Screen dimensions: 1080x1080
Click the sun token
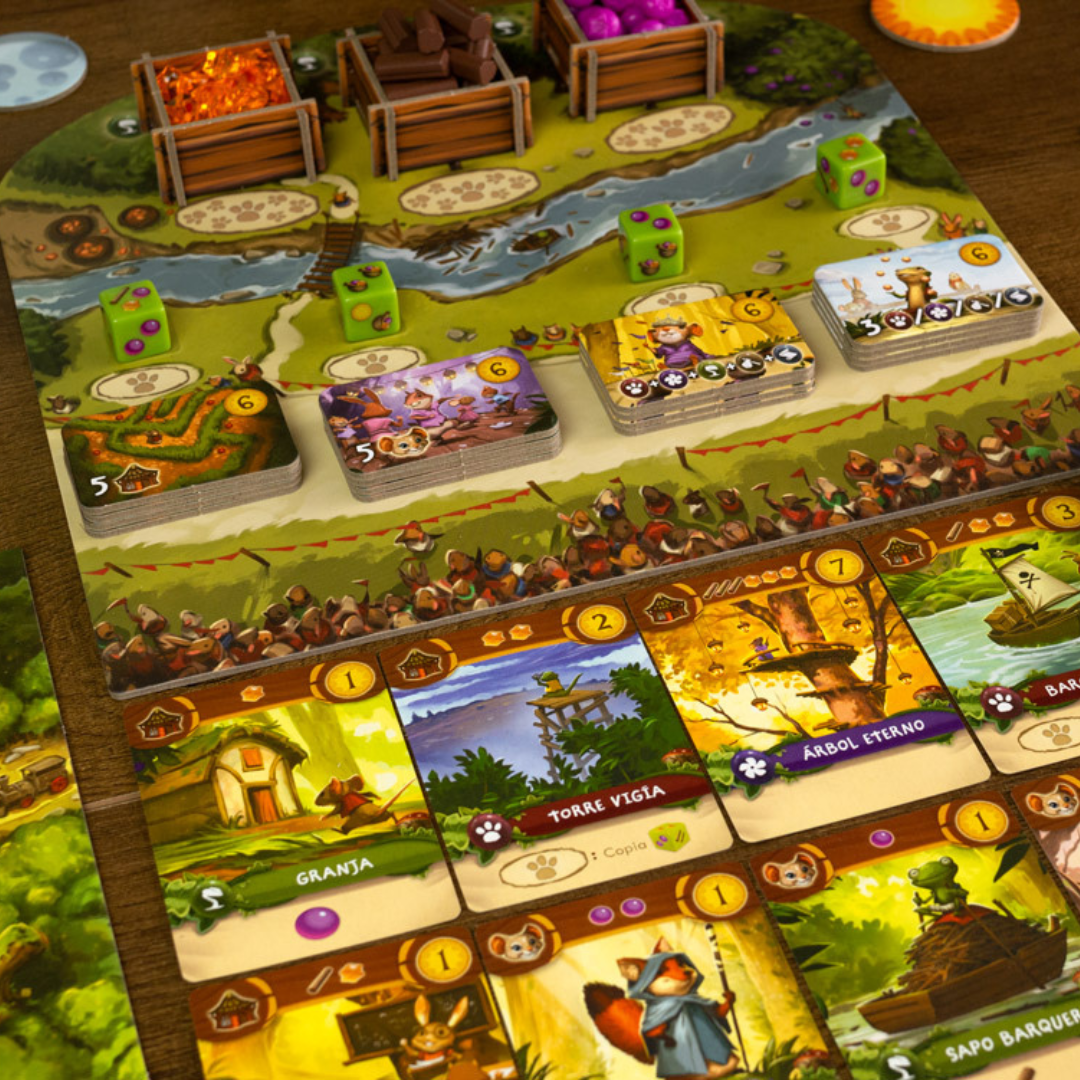click(x=943, y=20)
